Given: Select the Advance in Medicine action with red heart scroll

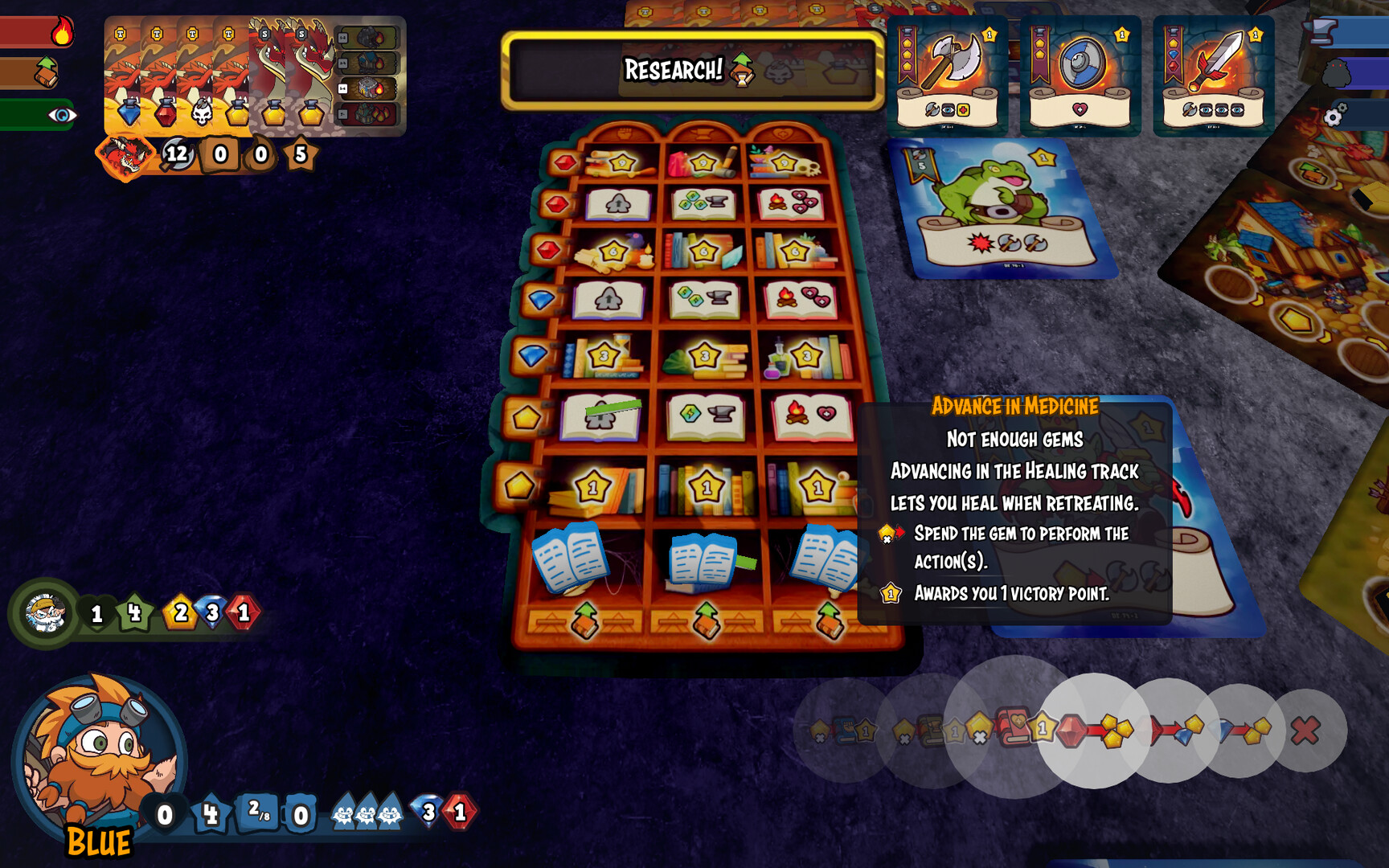Looking at the screenshot, I should [x=1013, y=727].
